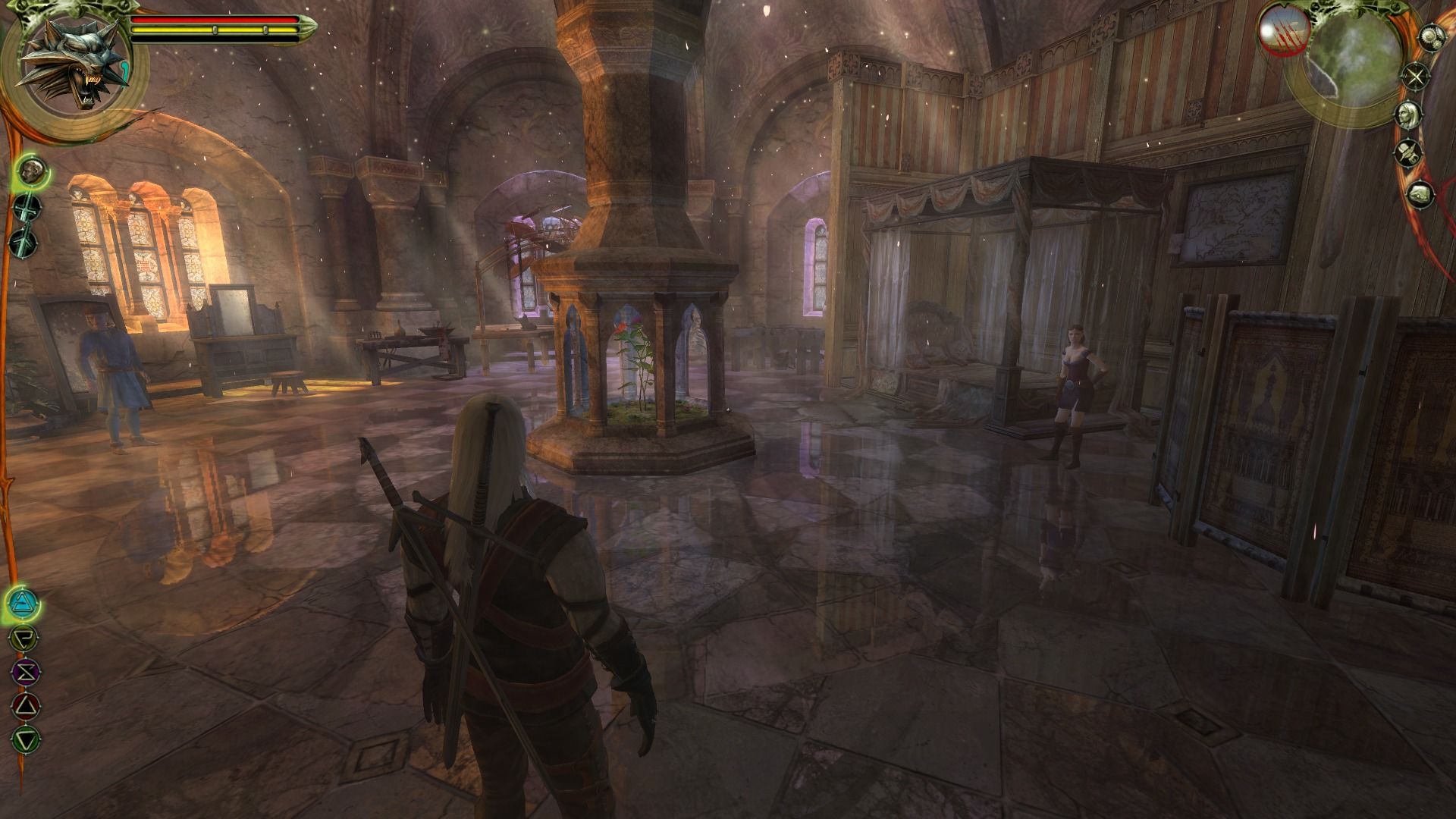
Task: Activate the Quen sign
Action: [27, 737]
